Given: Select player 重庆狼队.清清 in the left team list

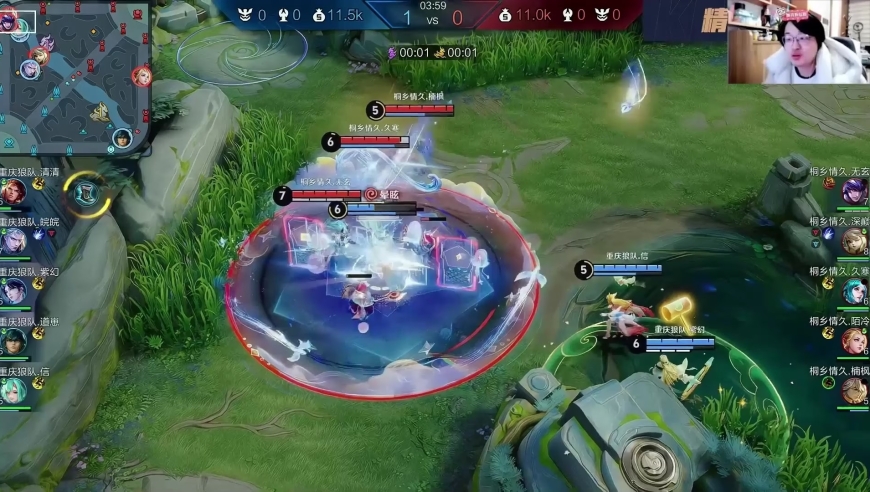Looking at the screenshot, I should 14,191.
